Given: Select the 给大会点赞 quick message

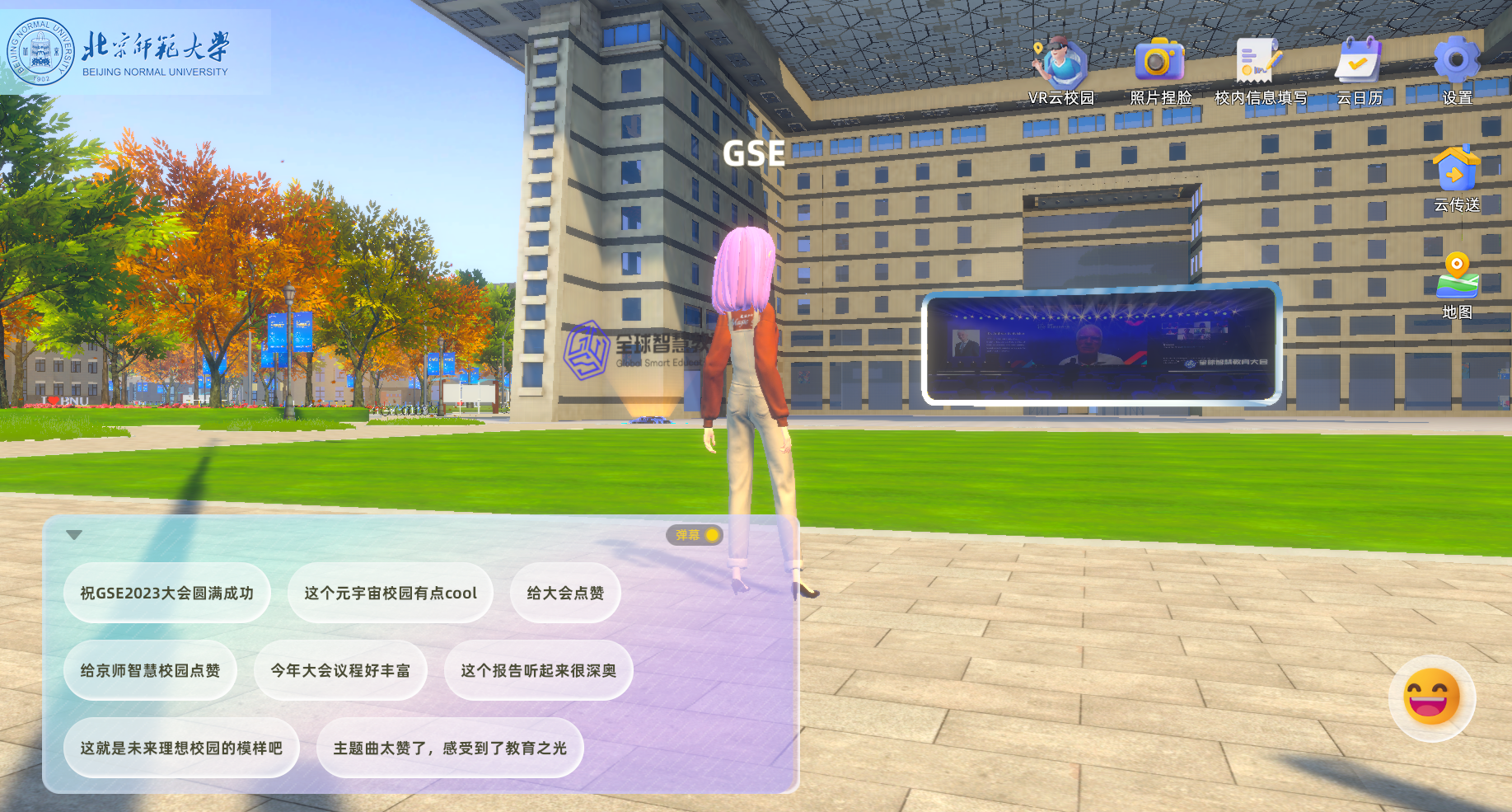Looking at the screenshot, I should (565, 594).
